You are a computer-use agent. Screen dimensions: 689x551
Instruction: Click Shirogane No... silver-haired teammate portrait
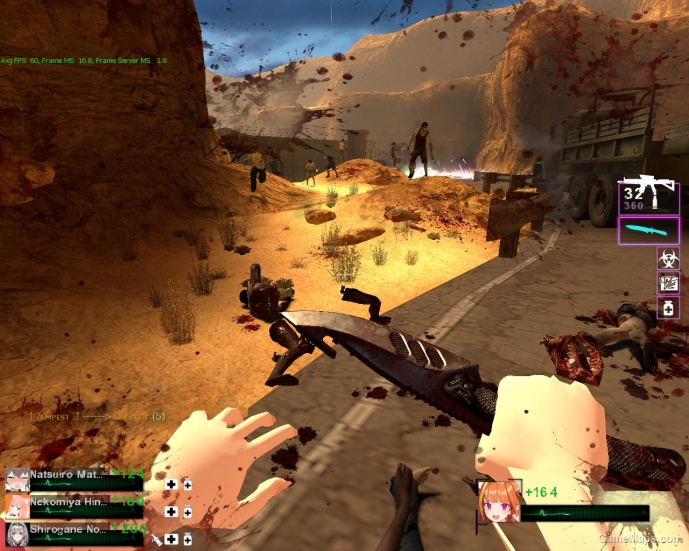tap(16, 535)
